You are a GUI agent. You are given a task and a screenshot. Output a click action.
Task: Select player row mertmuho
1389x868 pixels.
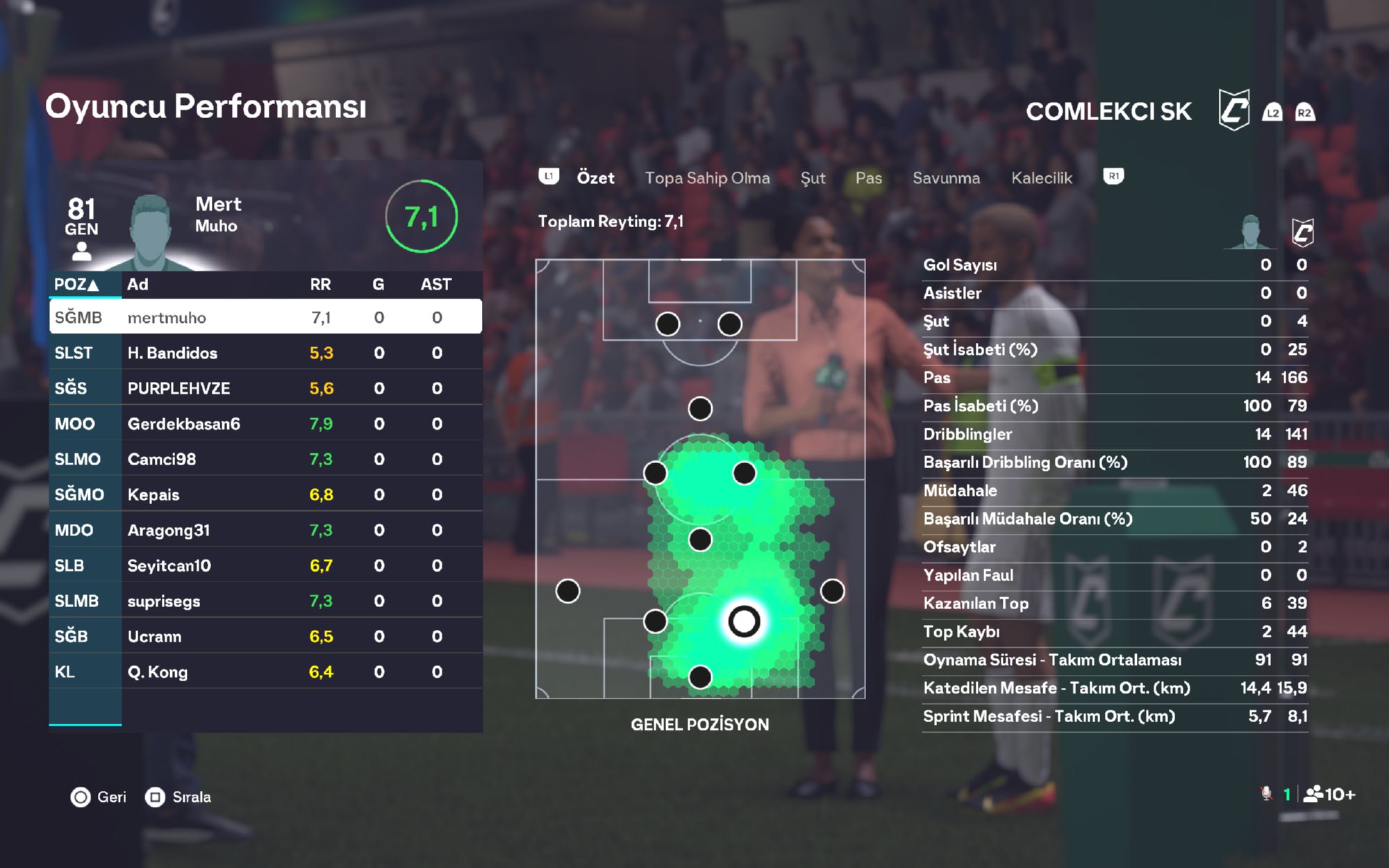(x=265, y=317)
